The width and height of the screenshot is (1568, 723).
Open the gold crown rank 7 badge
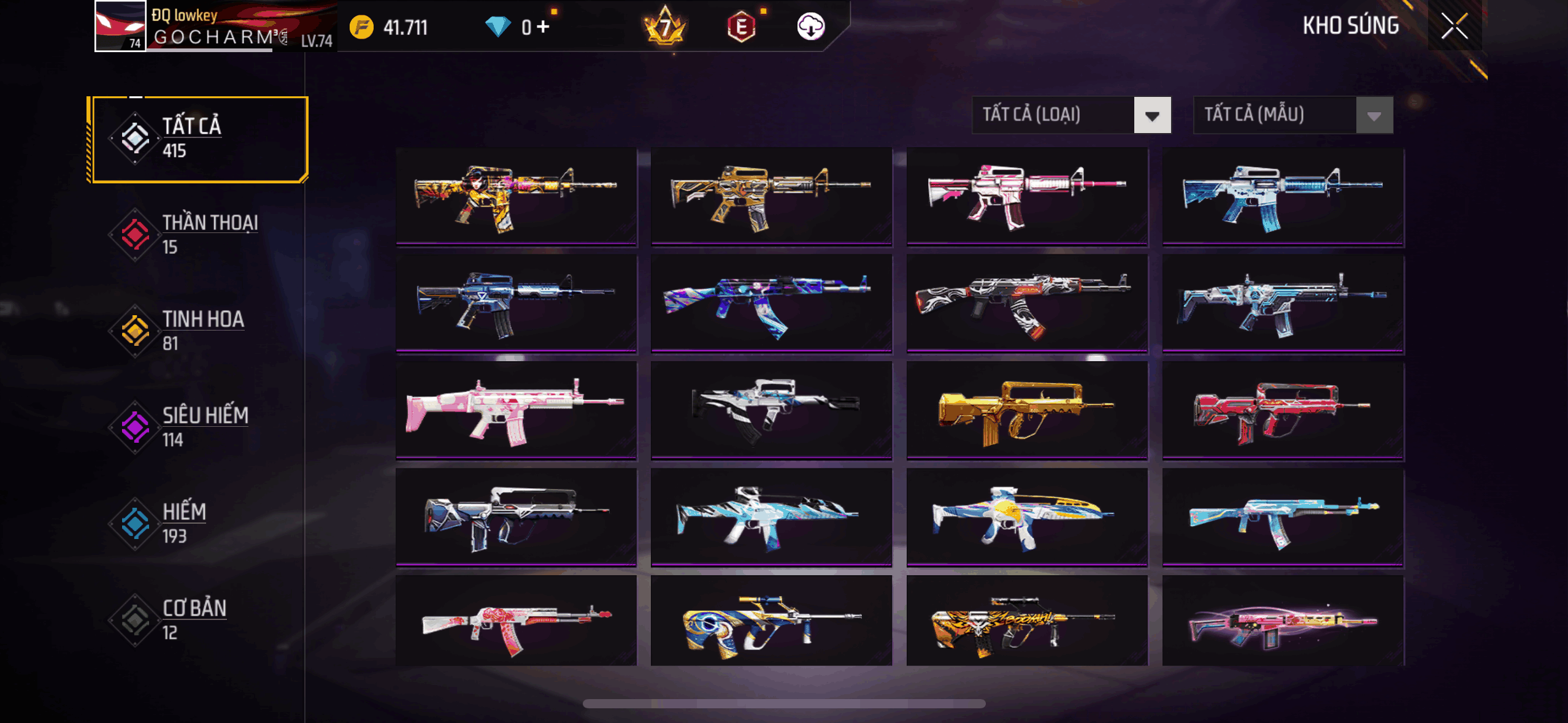[665, 26]
